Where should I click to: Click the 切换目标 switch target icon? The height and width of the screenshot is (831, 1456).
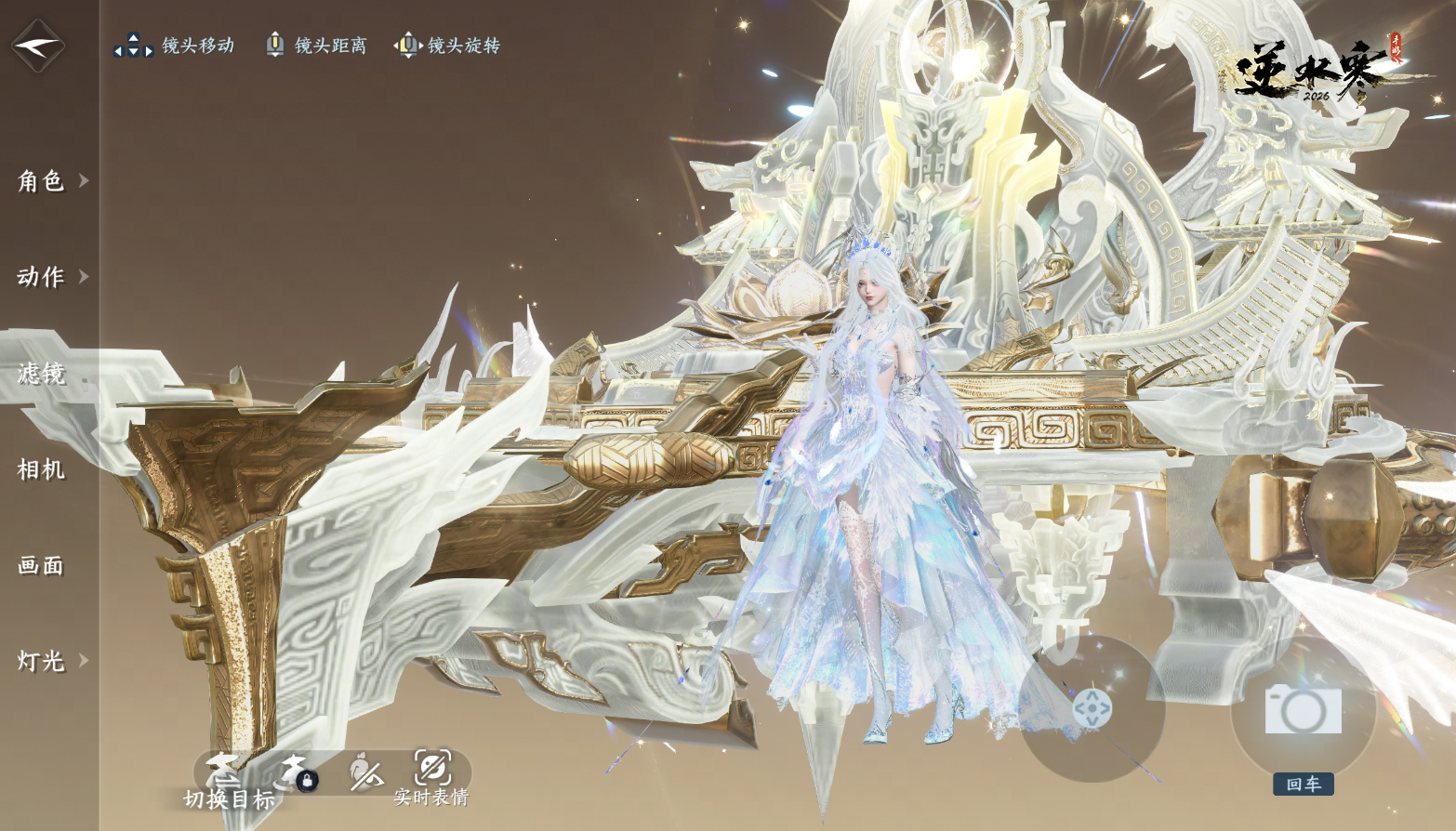[x=224, y=772]
